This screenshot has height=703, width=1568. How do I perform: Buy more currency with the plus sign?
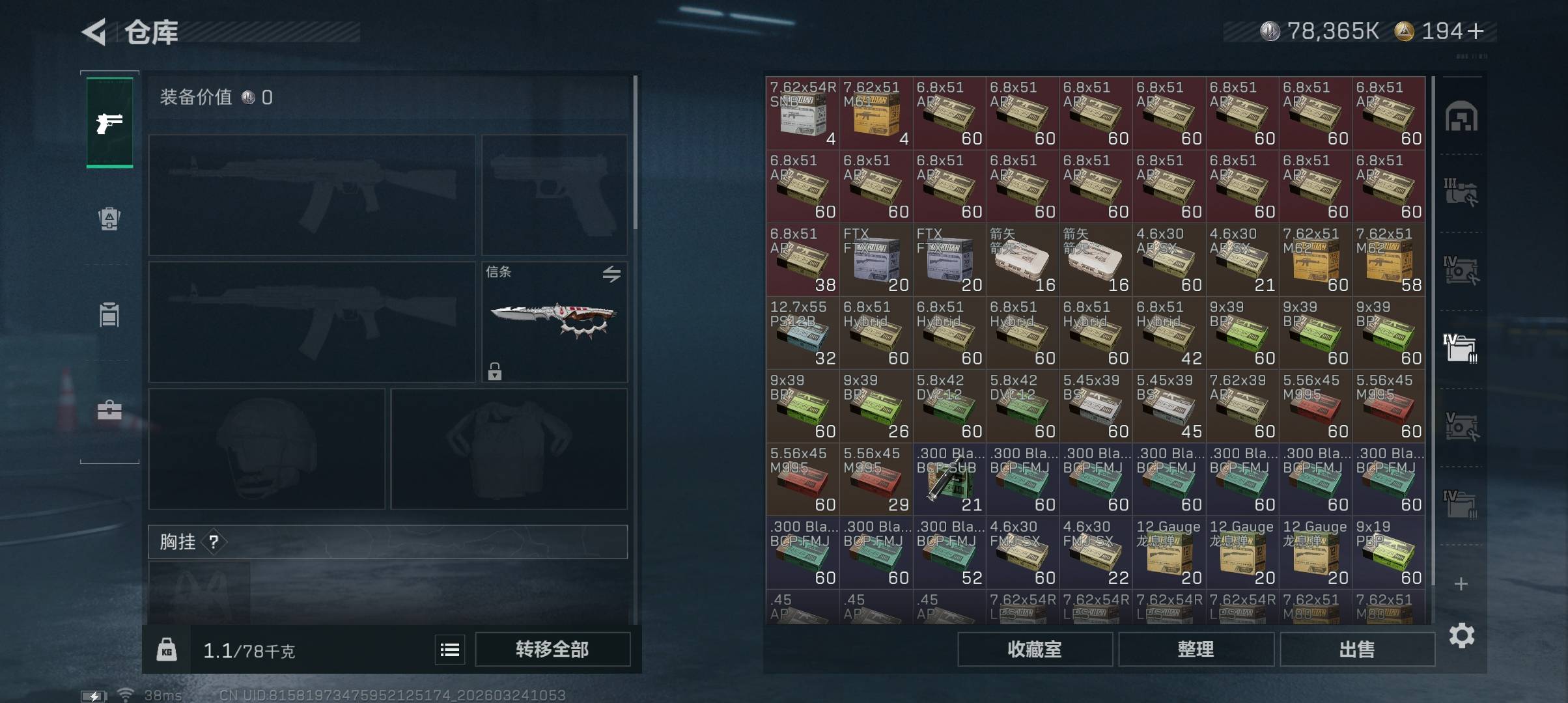click(x=1476, y=31)
